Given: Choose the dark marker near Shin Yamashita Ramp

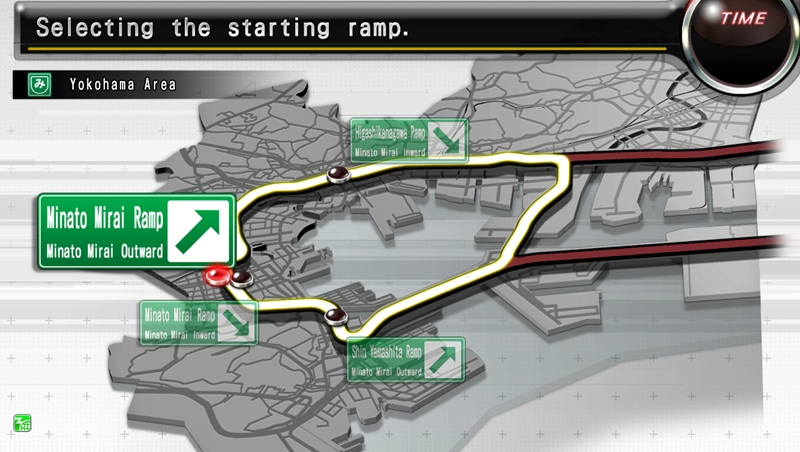Looking at the screenshot, I should 334,317.
